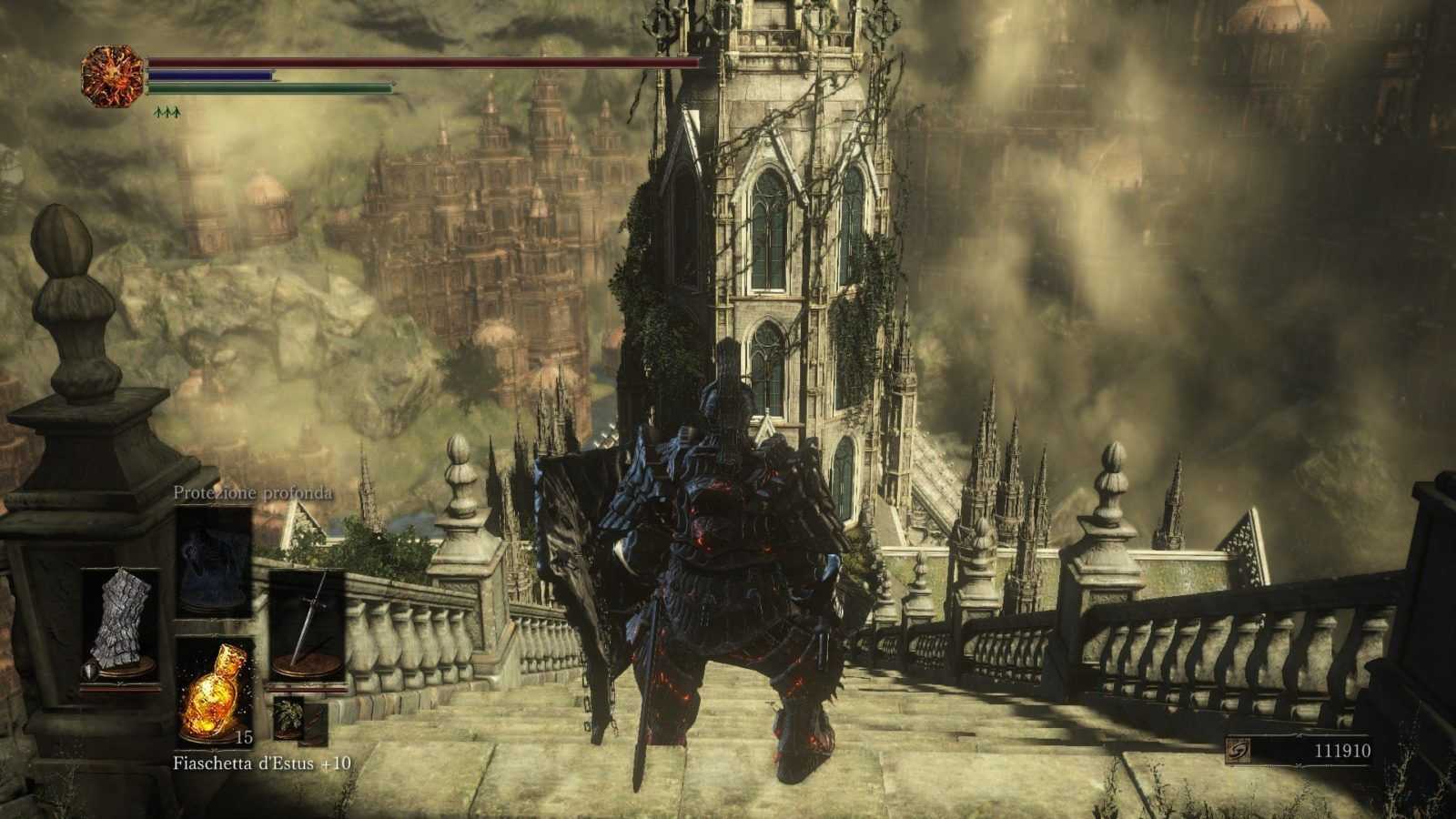Click the small green herb item slot
The image size is (1456, 819).
(289, 718)
